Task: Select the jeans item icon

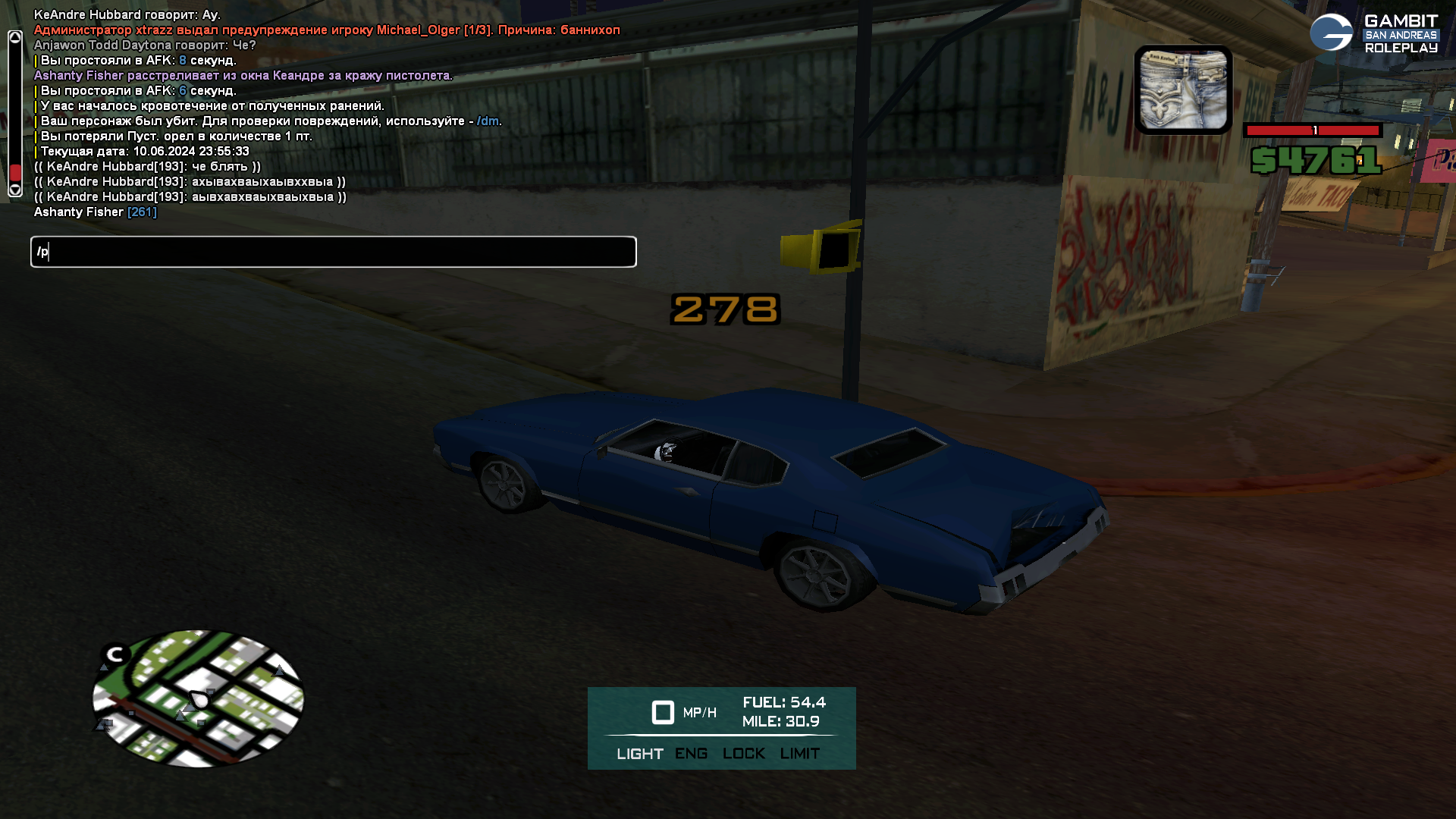Action: [1183, 89]
